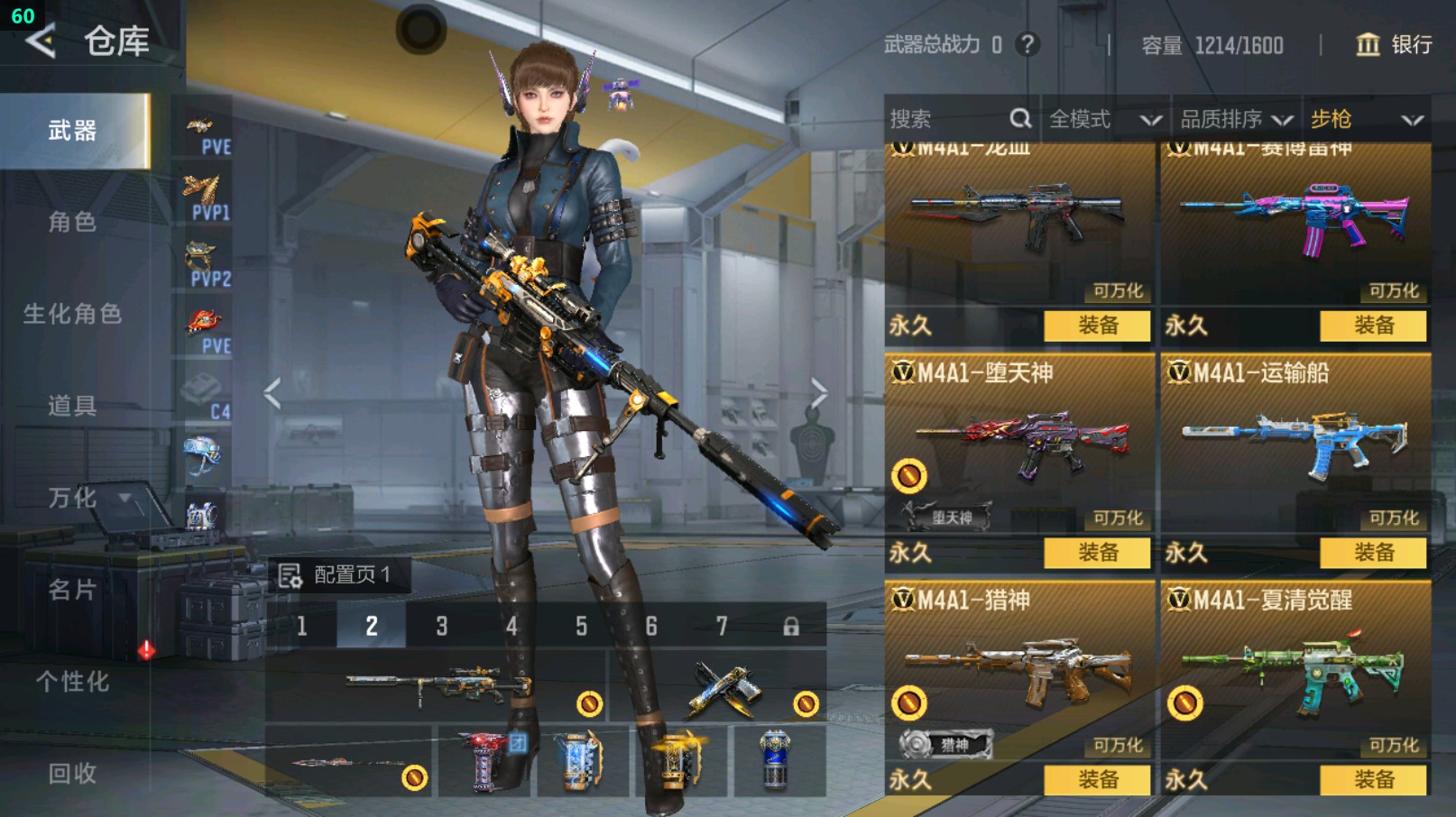The height and width of the screenshot is (817, 1456).
Task: Go back using the arrow beside 仓库
Action: pos(41,41)
